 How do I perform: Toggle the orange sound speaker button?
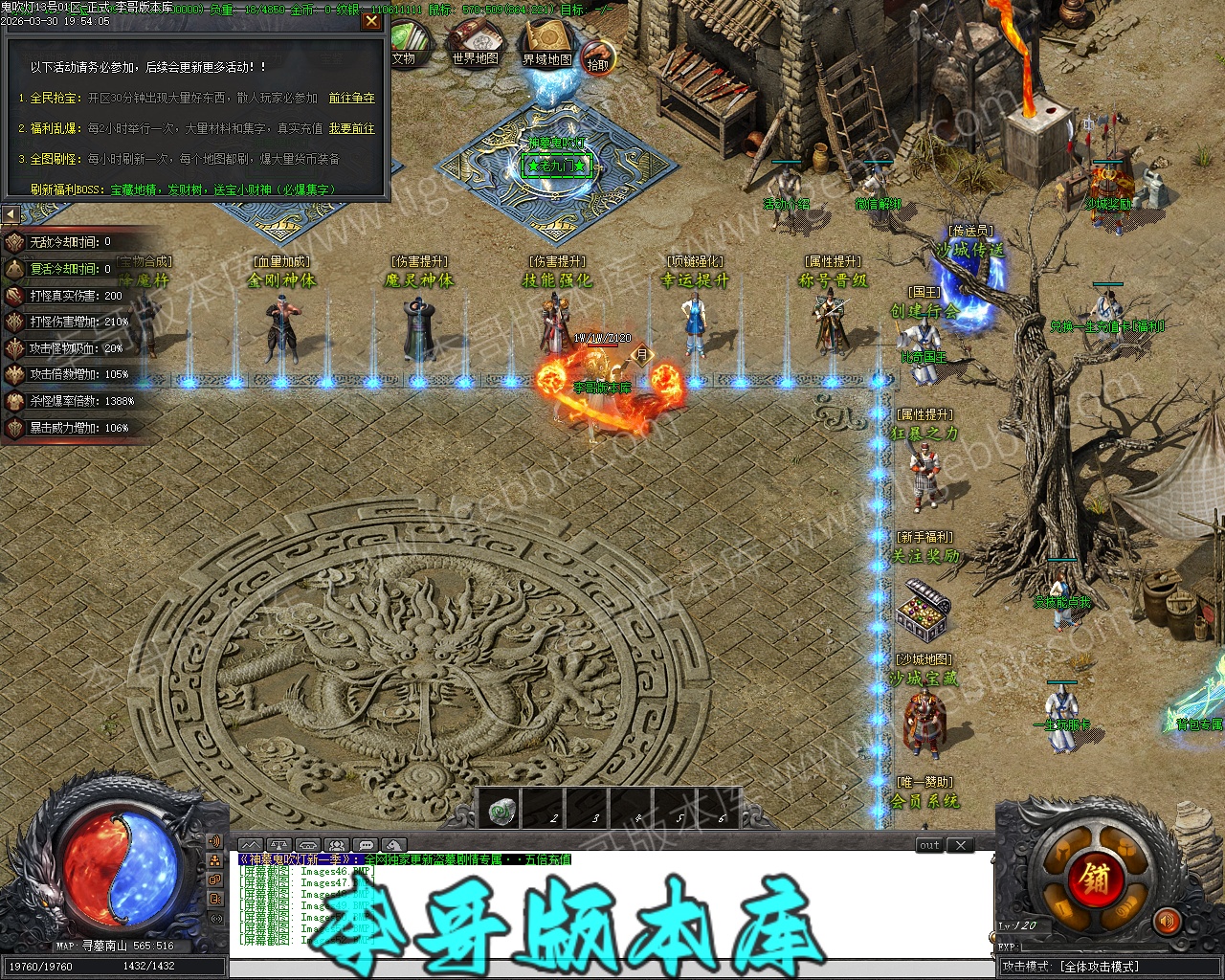(1166, 923)
